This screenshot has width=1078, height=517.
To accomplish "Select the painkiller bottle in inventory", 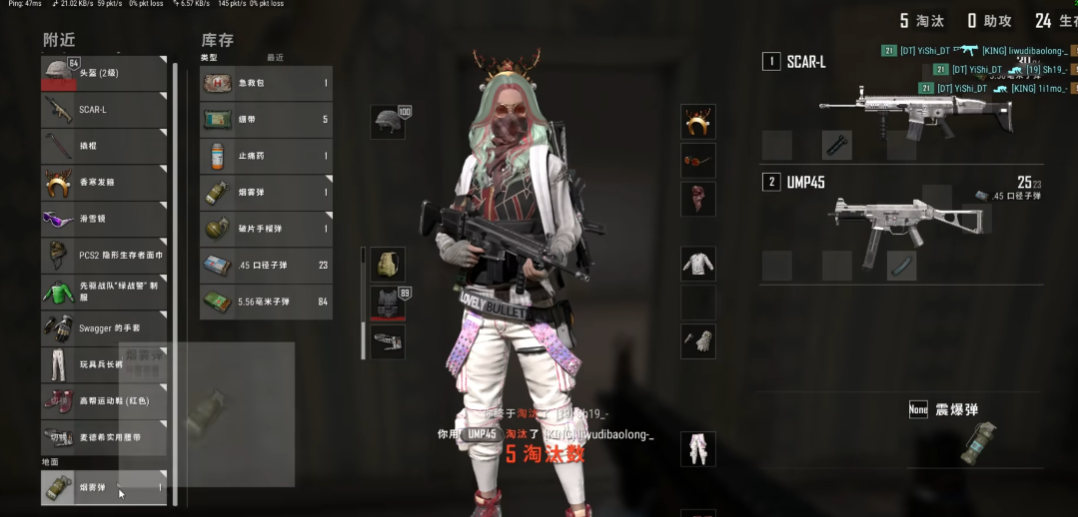I will pyautogui.click(x=266, y=156).
